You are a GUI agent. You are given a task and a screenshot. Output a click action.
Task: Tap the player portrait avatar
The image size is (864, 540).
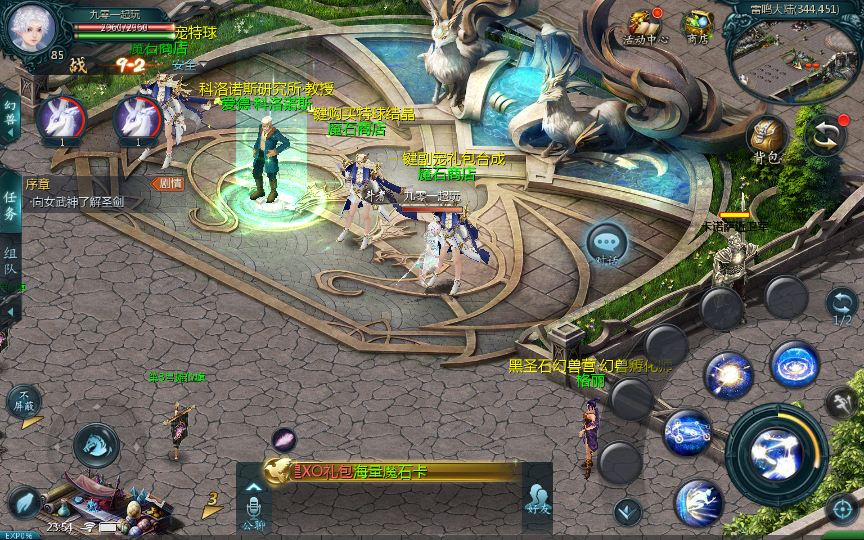[x=30, y=29]
